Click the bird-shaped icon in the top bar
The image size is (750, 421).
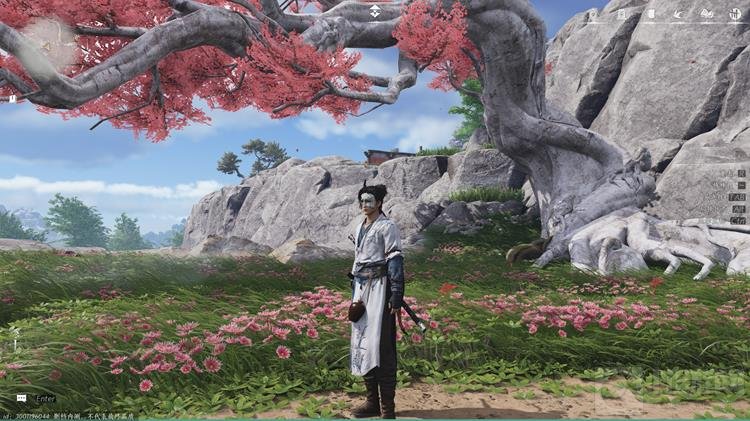(x=679, y=14)
